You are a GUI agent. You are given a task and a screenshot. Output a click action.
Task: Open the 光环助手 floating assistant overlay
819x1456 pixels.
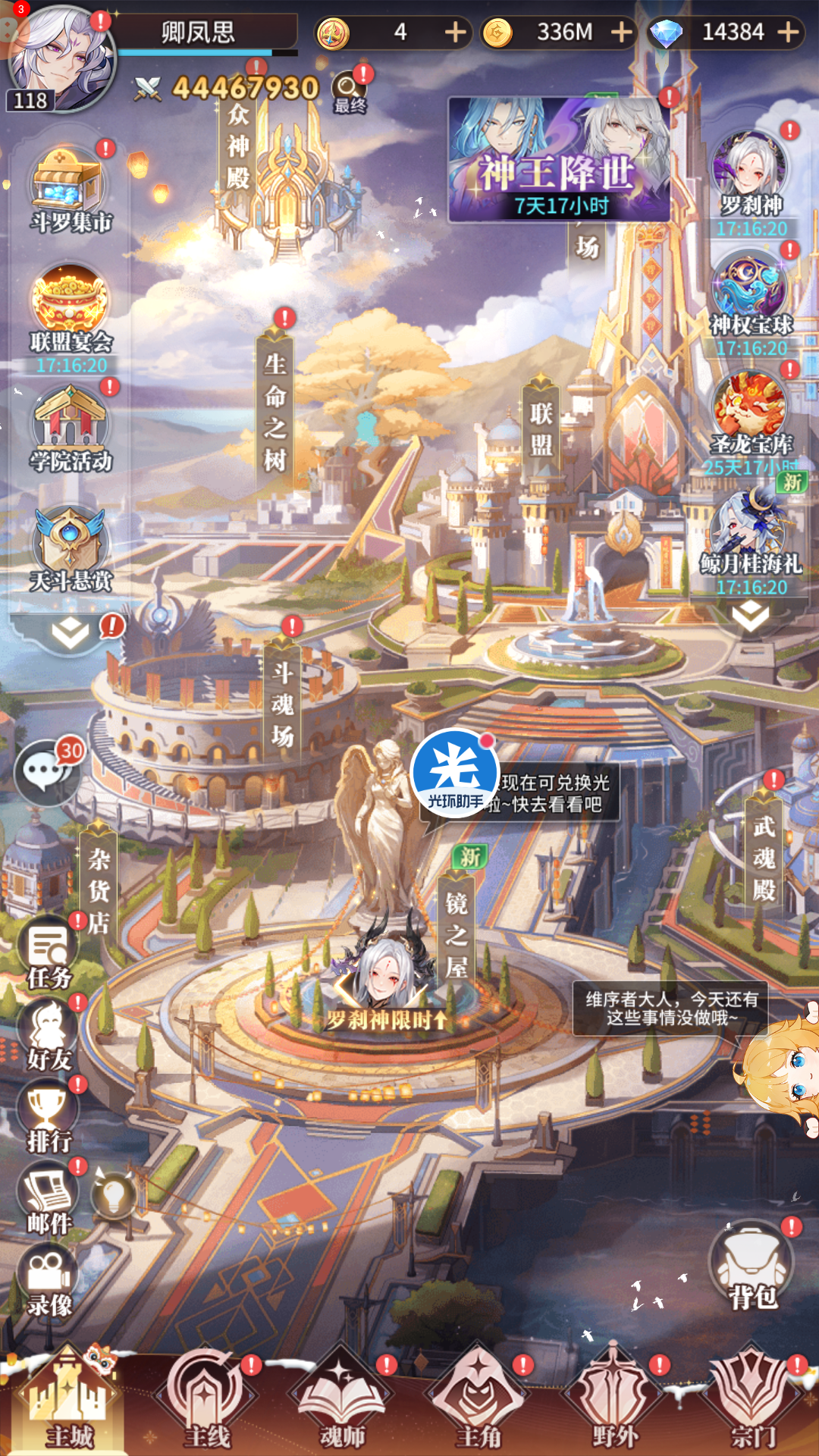tap(455, 773)
